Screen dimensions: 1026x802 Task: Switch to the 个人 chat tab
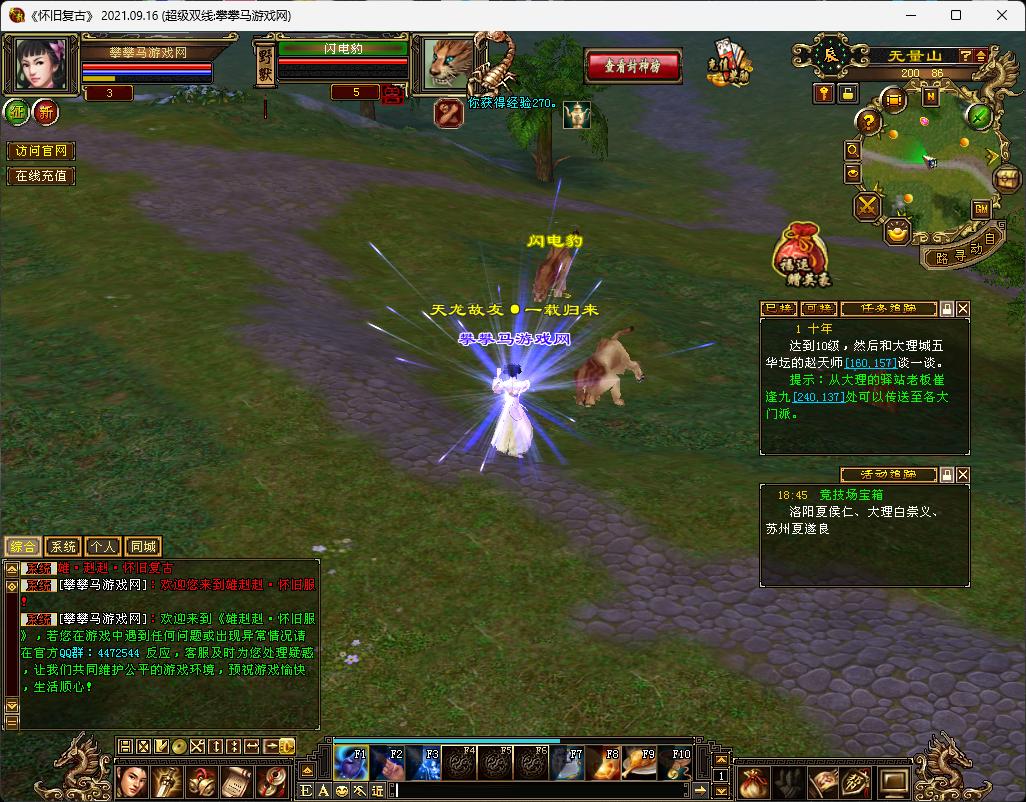click(102, 547)
